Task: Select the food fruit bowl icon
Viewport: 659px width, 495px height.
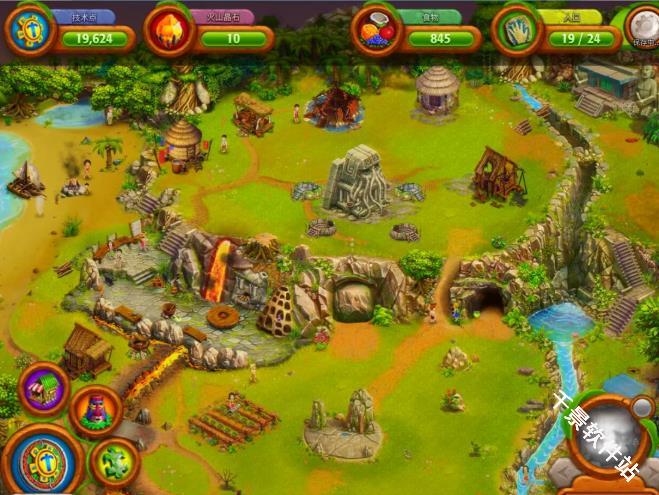Action: click(x=376, y=31)
